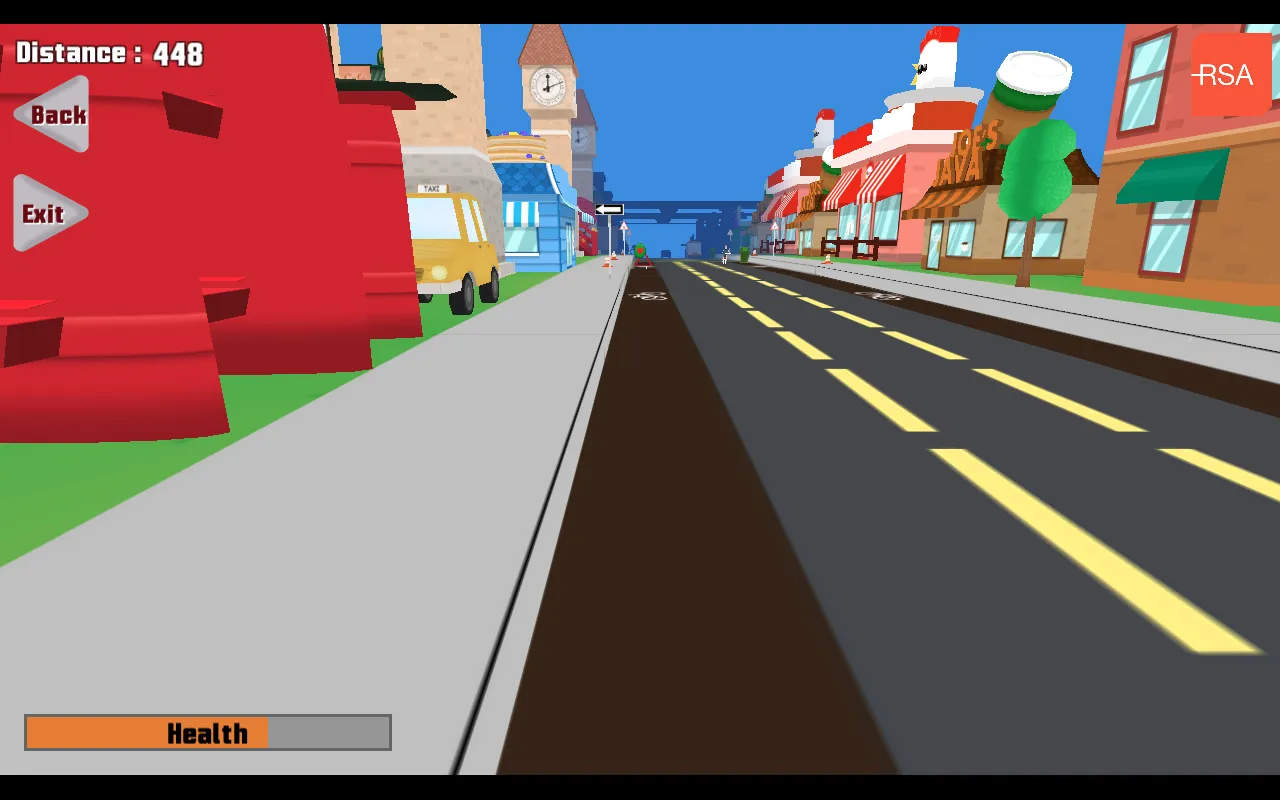Click the orange traffic cone on the sidewalk
The image size is (1280, 800).
609,262
